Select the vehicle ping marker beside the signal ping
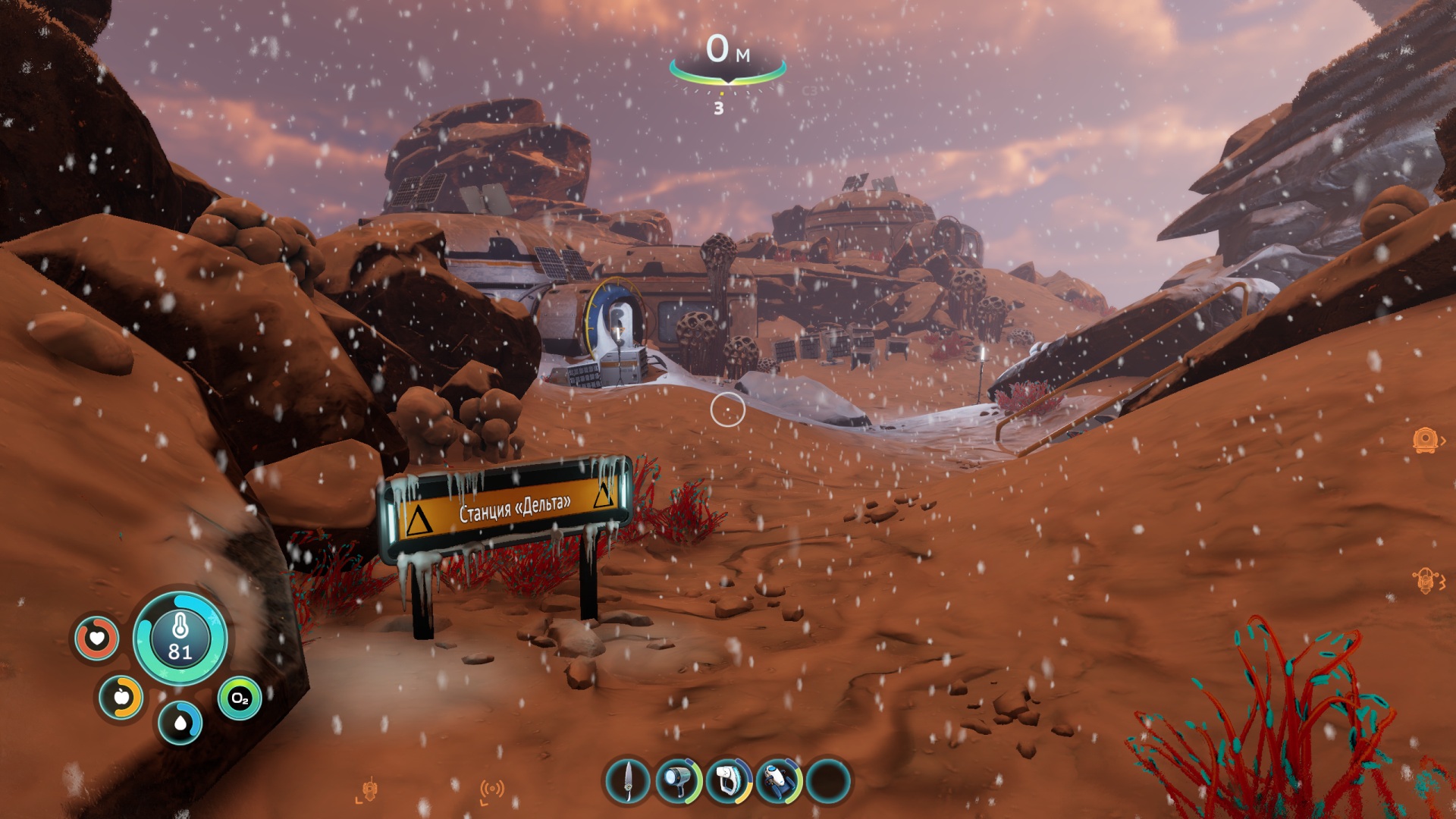The height and width of the screenshot is (819, 1456). 369,790
